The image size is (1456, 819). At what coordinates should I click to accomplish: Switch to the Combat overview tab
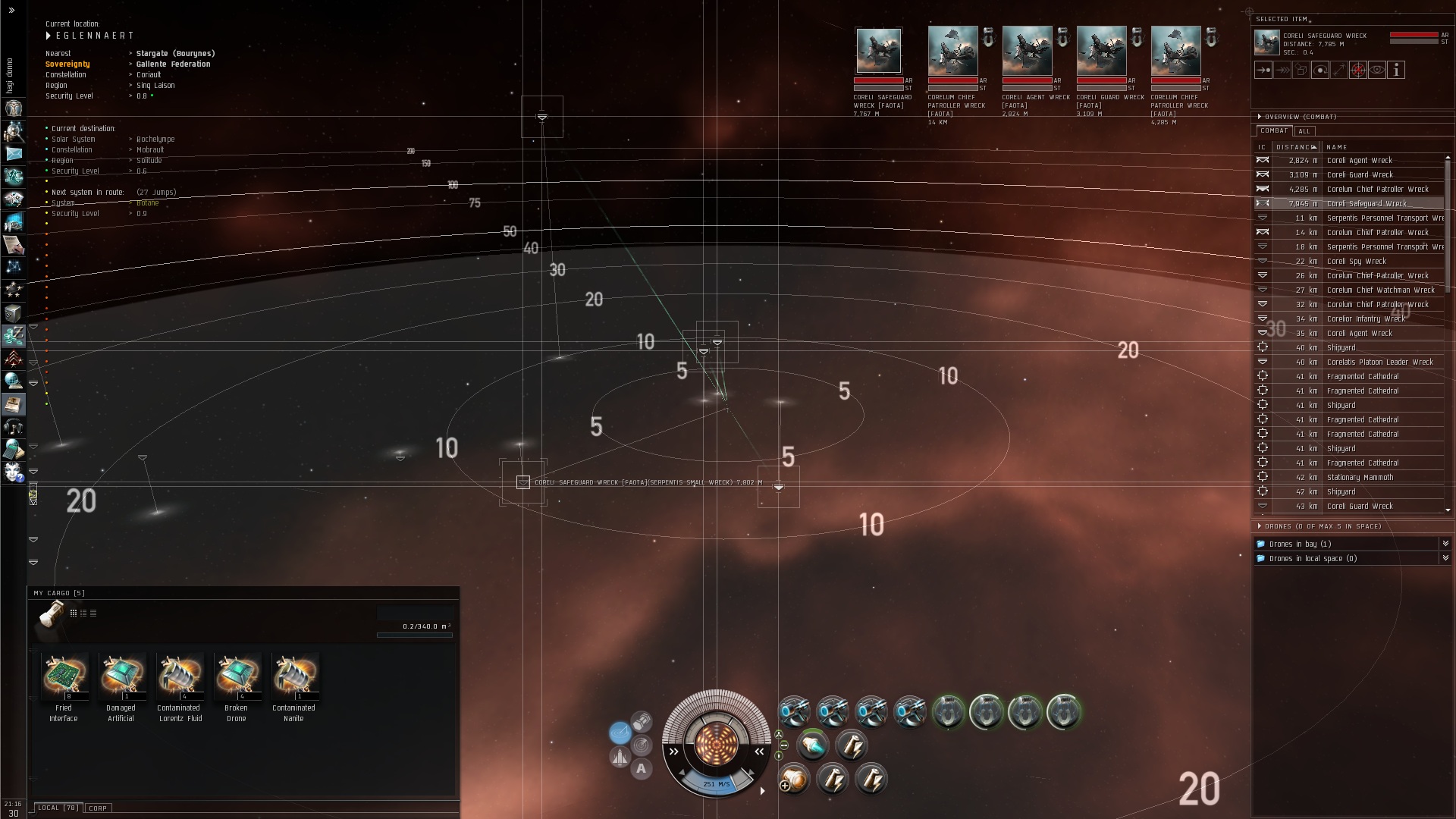1274,130
